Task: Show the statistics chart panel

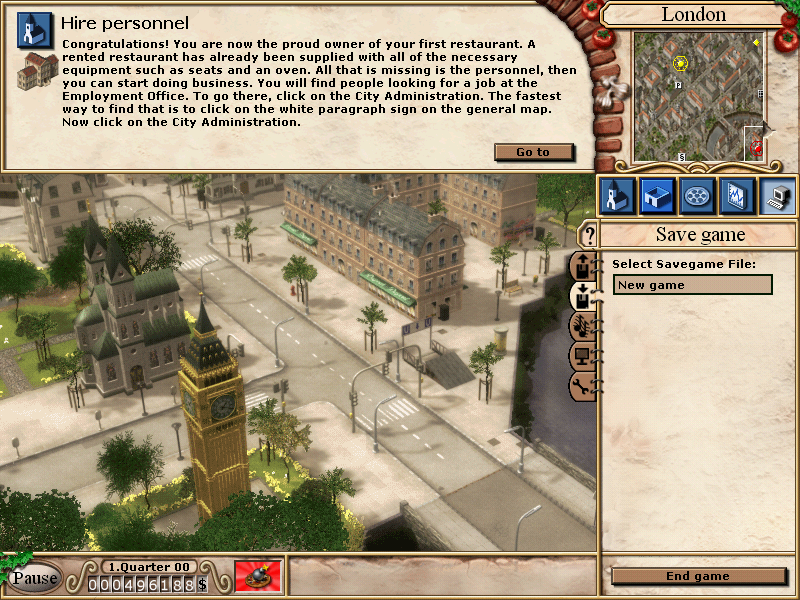Action: pos(737,195)
